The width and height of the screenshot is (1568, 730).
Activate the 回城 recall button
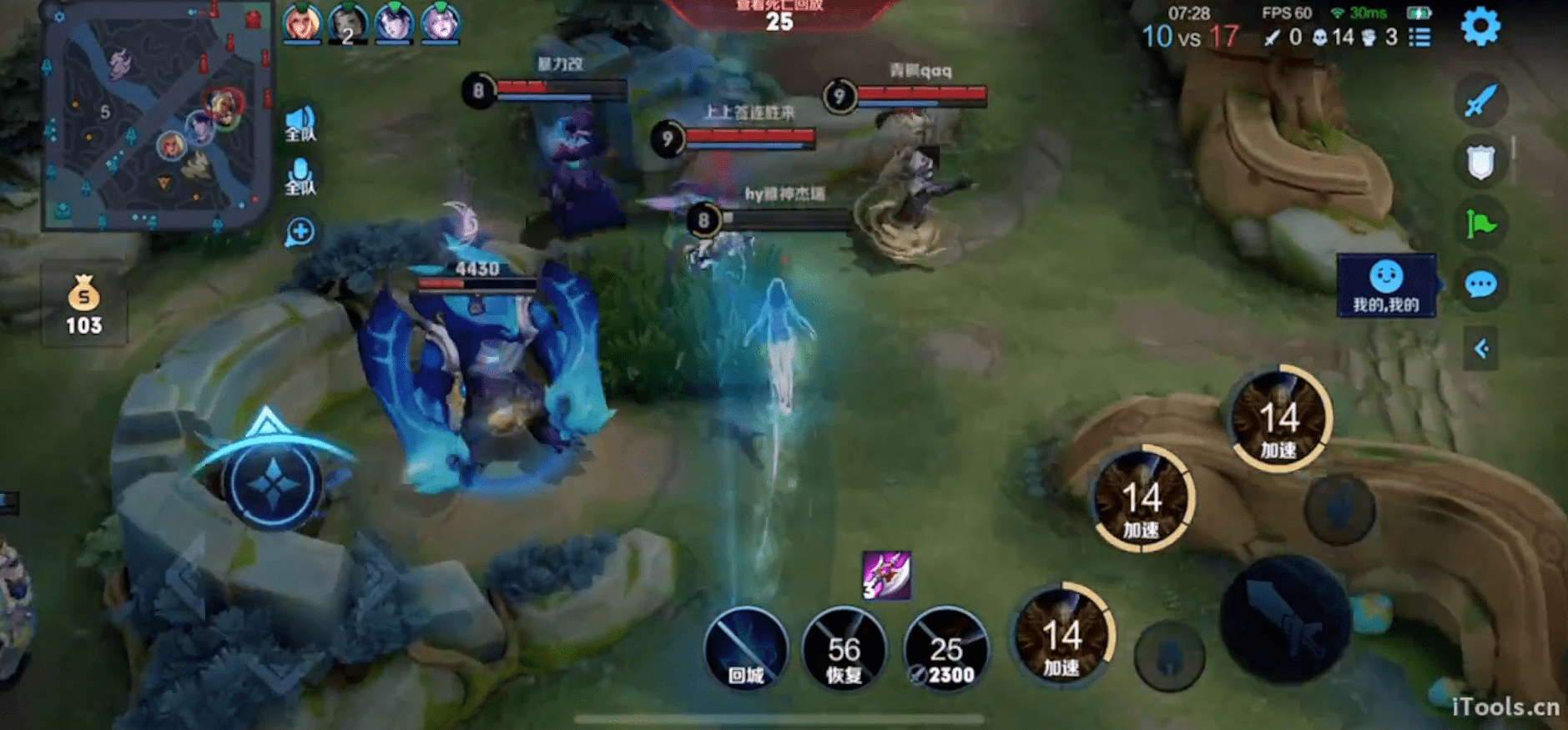[x=745, y=649]
